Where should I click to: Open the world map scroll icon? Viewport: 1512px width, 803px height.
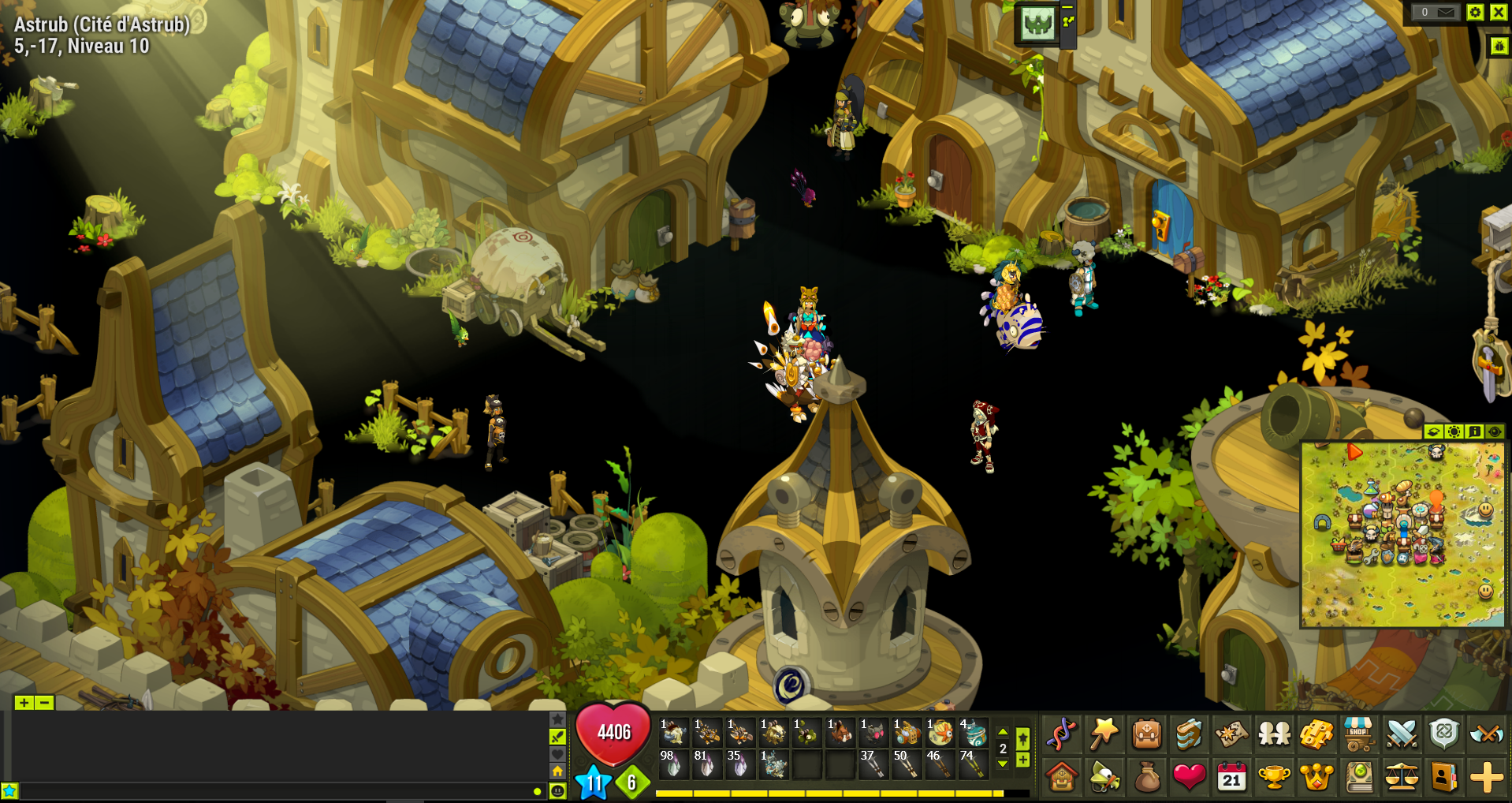click(1231, 734)
